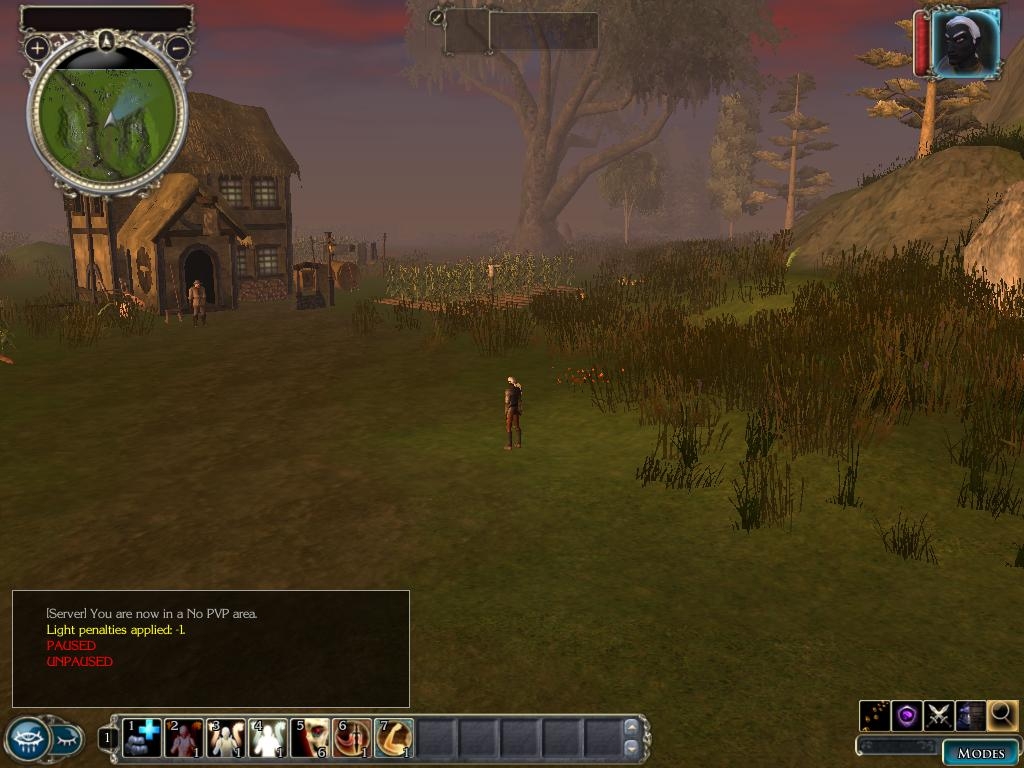This screenshot has height=768, width=1024.
Task: Activate hotbar slot 6 sword ability
Action: [352, 739]
